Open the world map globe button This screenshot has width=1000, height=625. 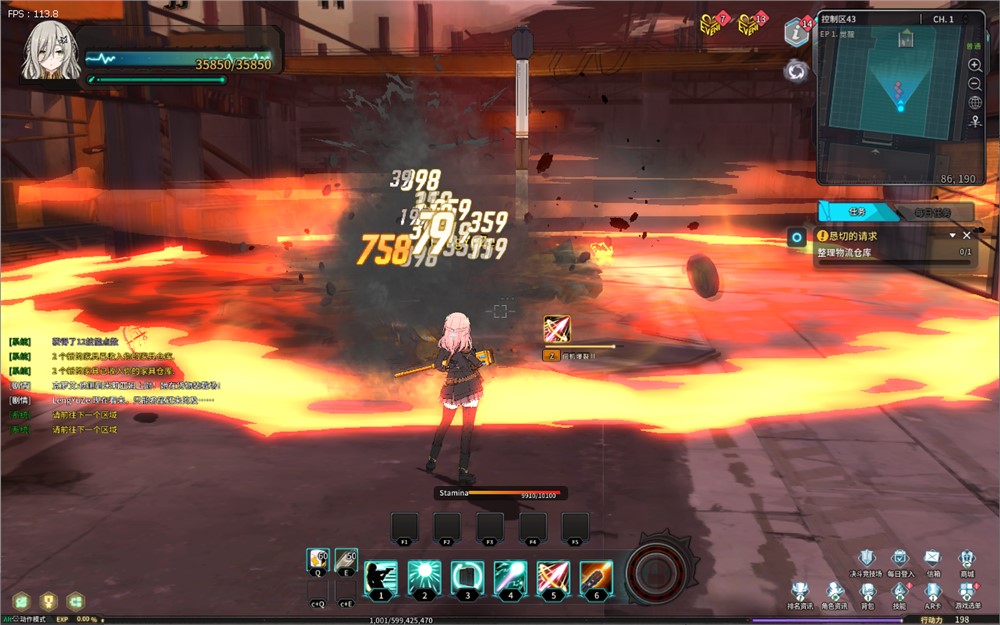[x=975, y=102]
